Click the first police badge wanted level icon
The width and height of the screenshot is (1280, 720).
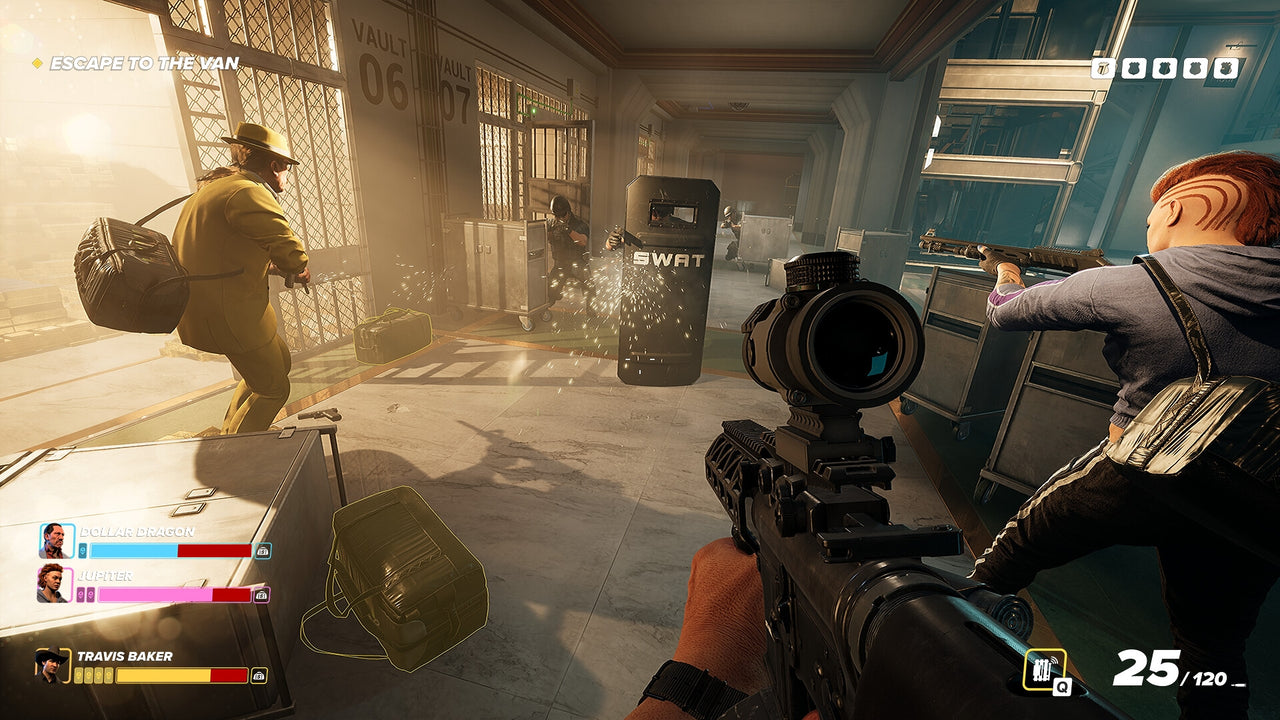[1102, 67]
